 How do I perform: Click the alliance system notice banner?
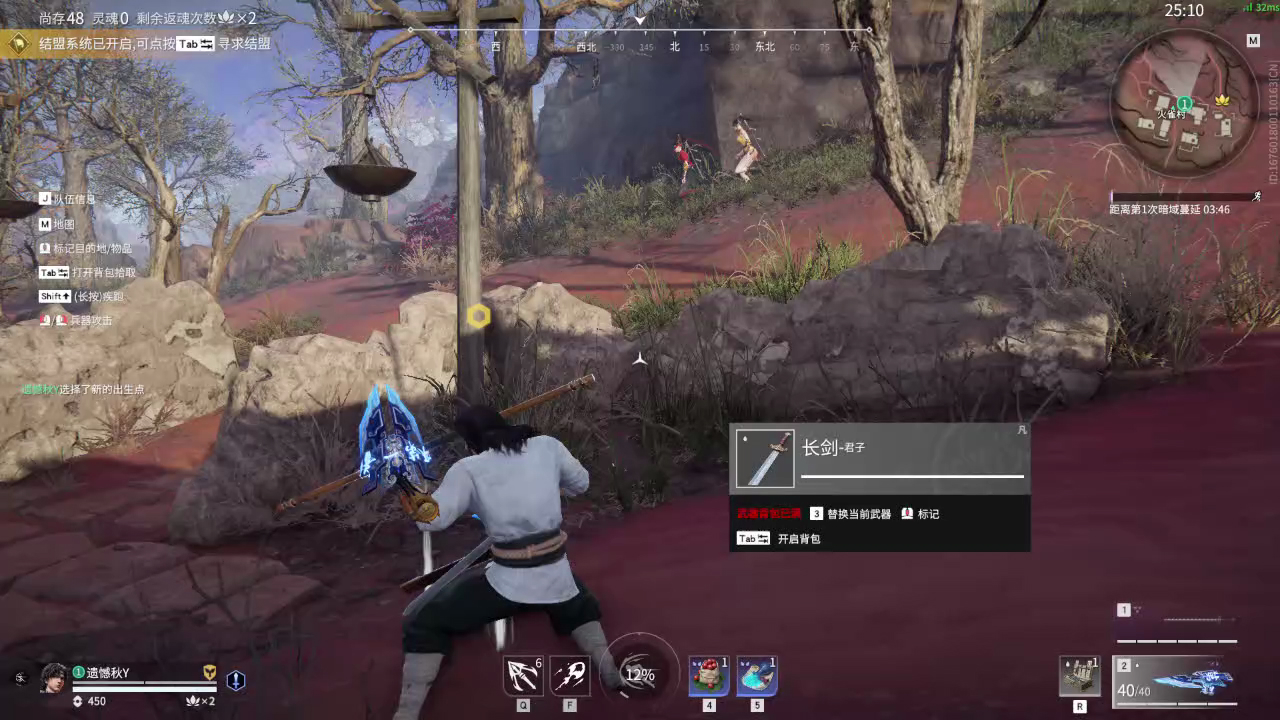coord(140,44)
